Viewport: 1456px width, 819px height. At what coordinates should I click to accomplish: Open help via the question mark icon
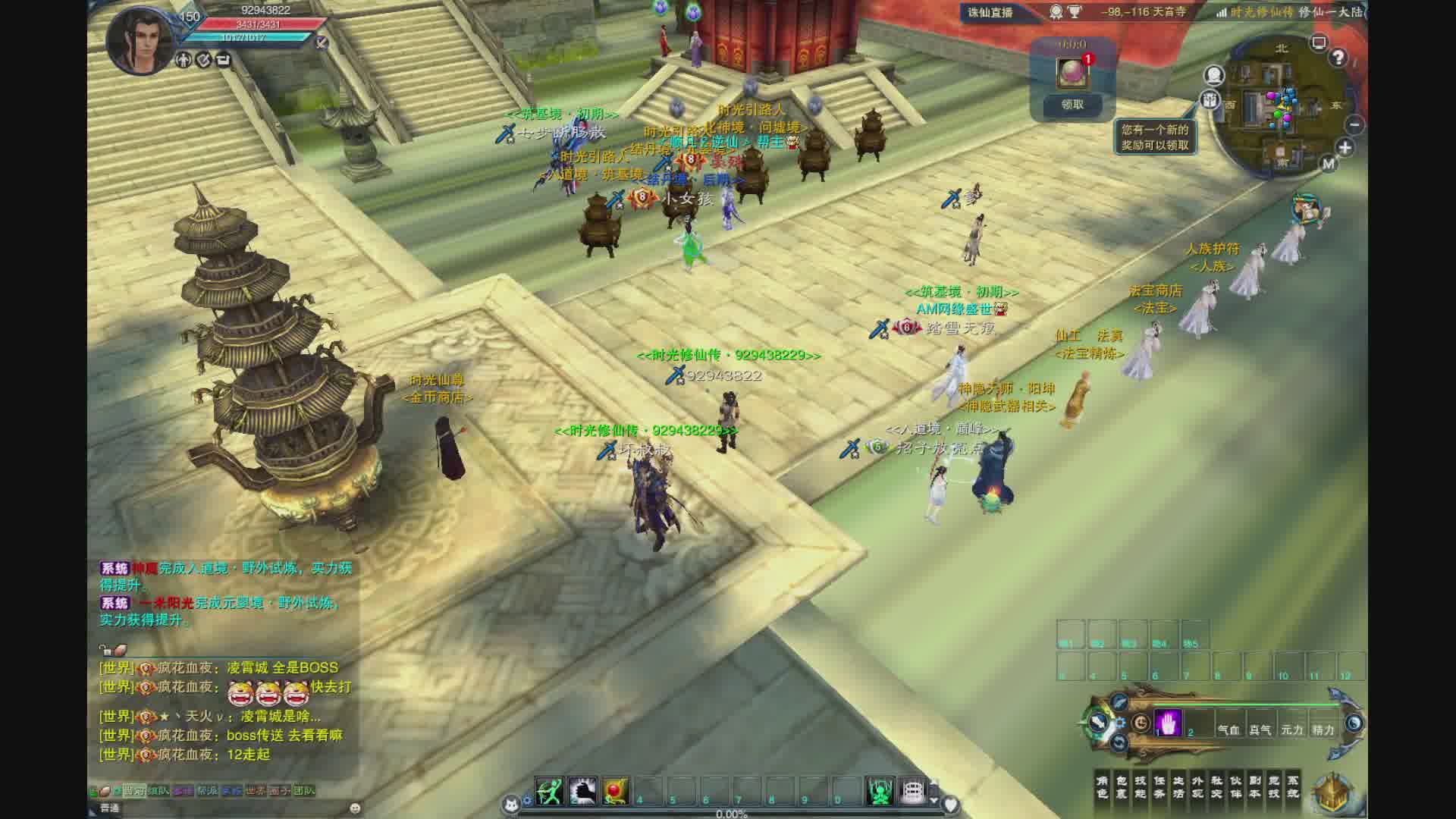tap(1338, 58)
